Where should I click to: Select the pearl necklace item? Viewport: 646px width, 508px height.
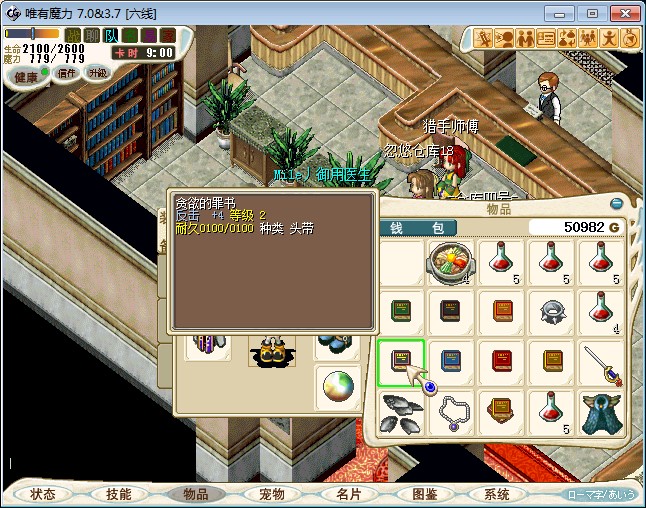coord(451,412)
